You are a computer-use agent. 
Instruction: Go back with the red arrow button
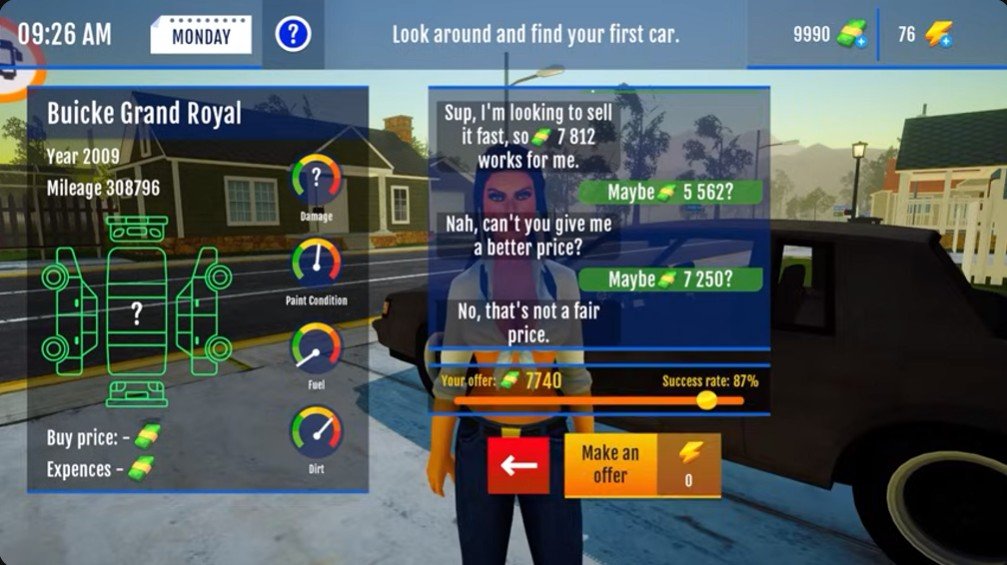[518, 465]
